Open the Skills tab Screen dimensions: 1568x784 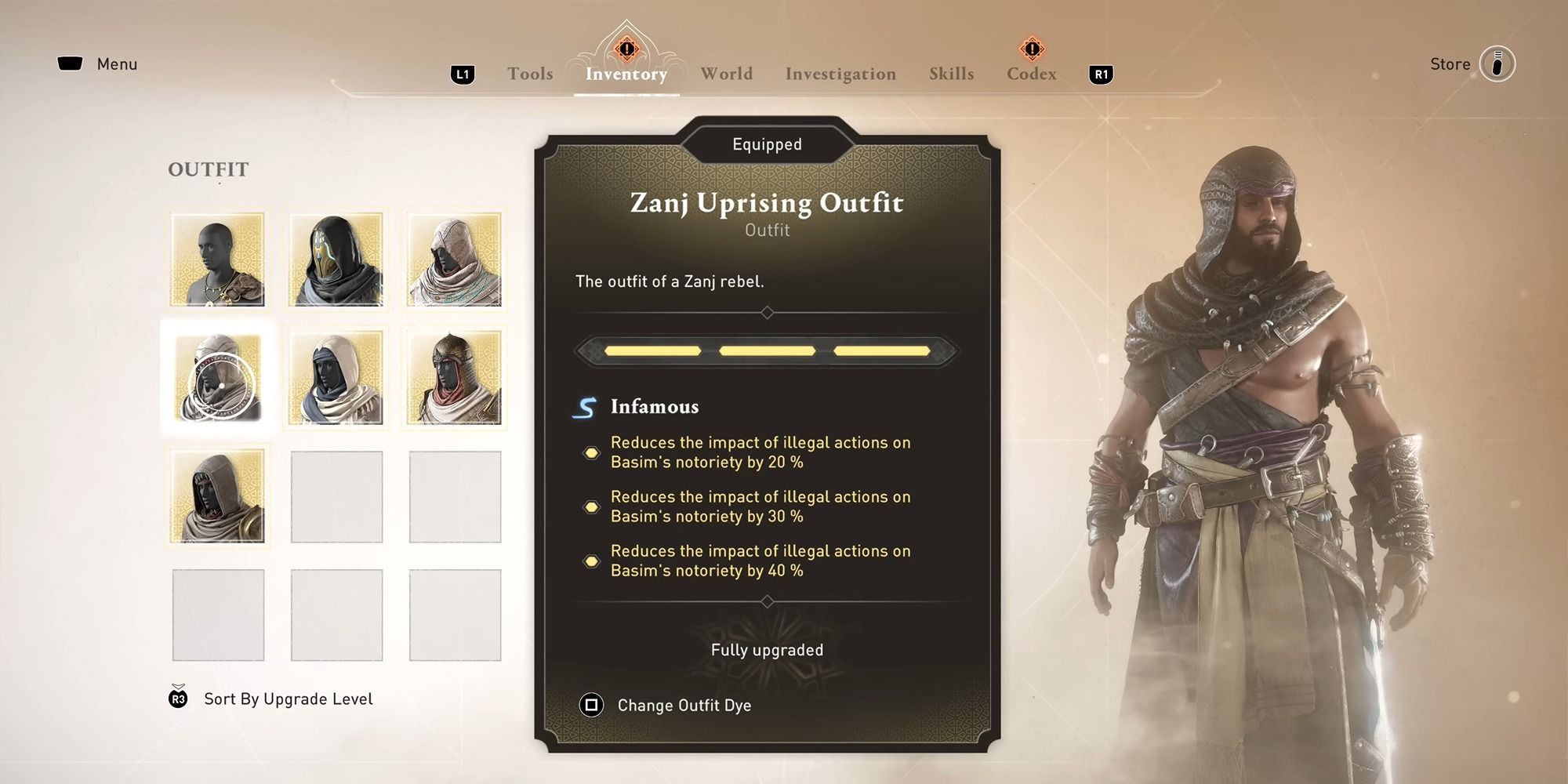(951, 73)
